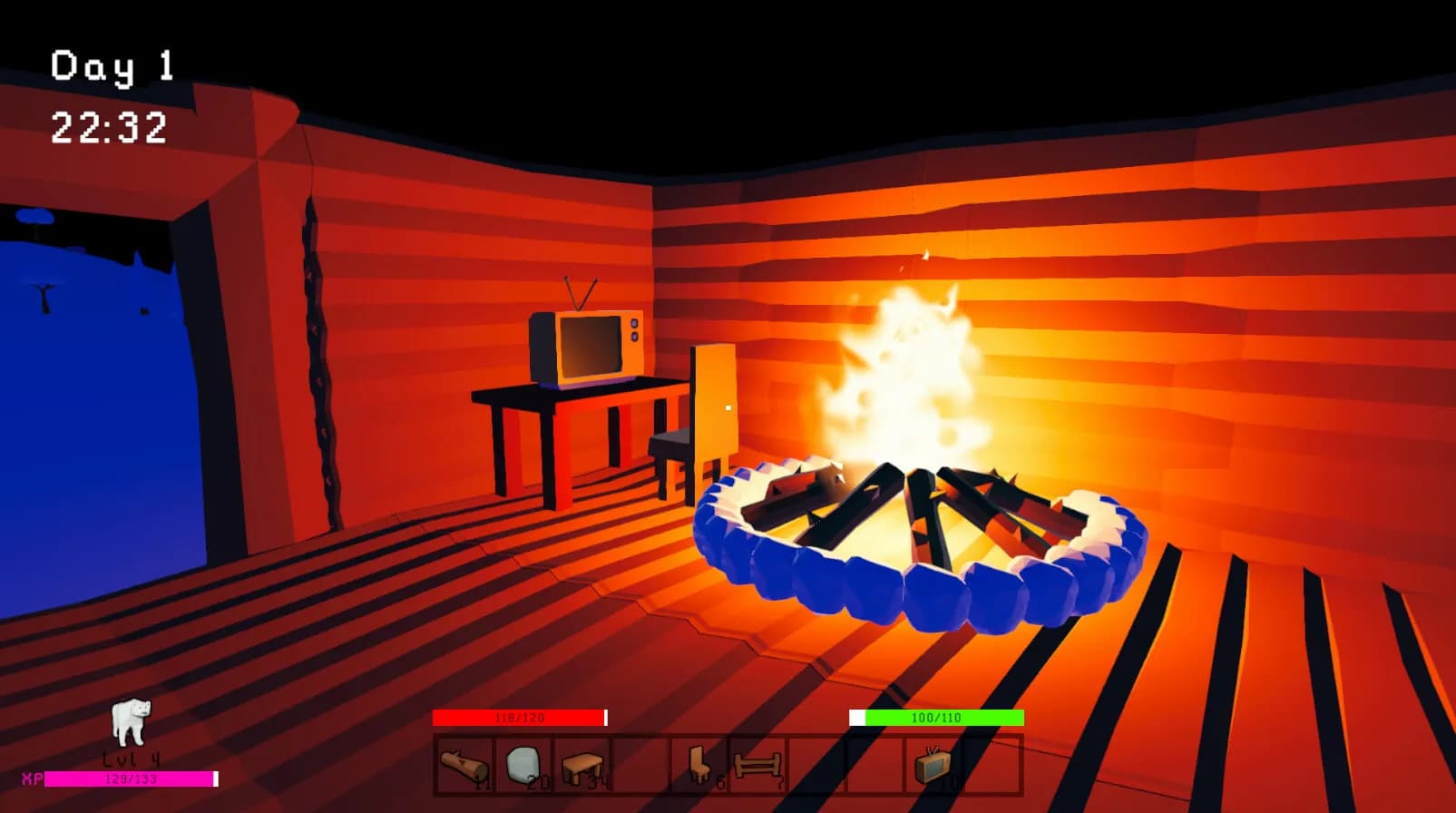This screenshot has width=1456, height=813.
Task: Select the bed item icon in the hotbar
Action: point(758,764)
